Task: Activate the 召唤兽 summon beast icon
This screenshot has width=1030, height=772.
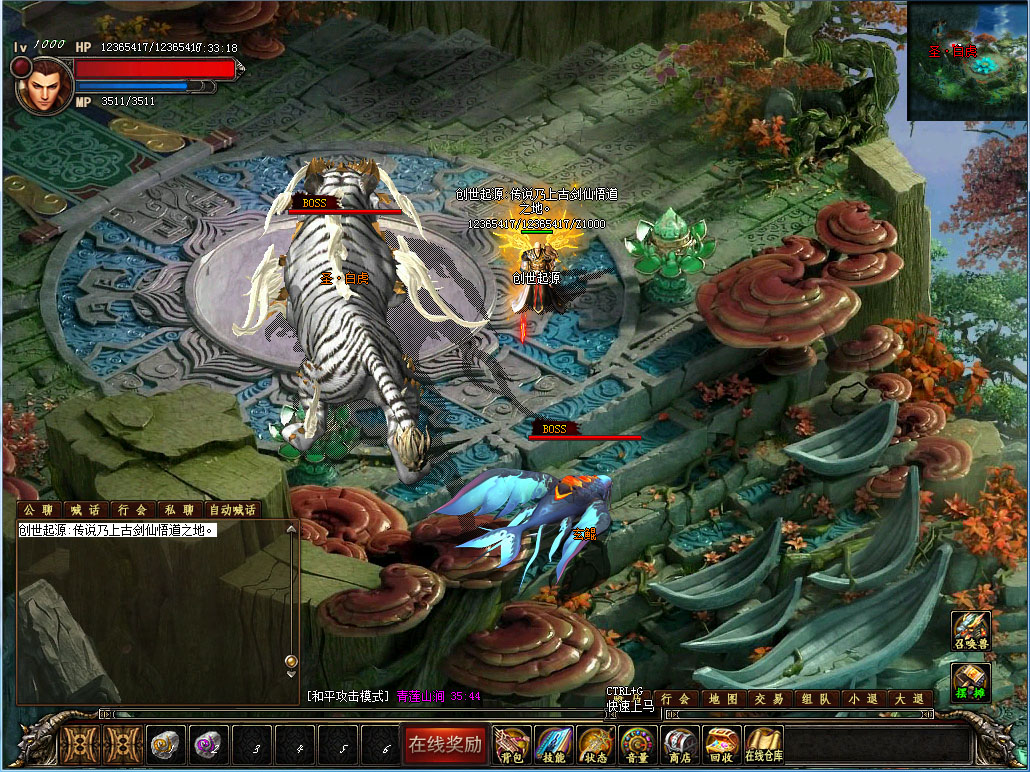Action: click(971, 632)
